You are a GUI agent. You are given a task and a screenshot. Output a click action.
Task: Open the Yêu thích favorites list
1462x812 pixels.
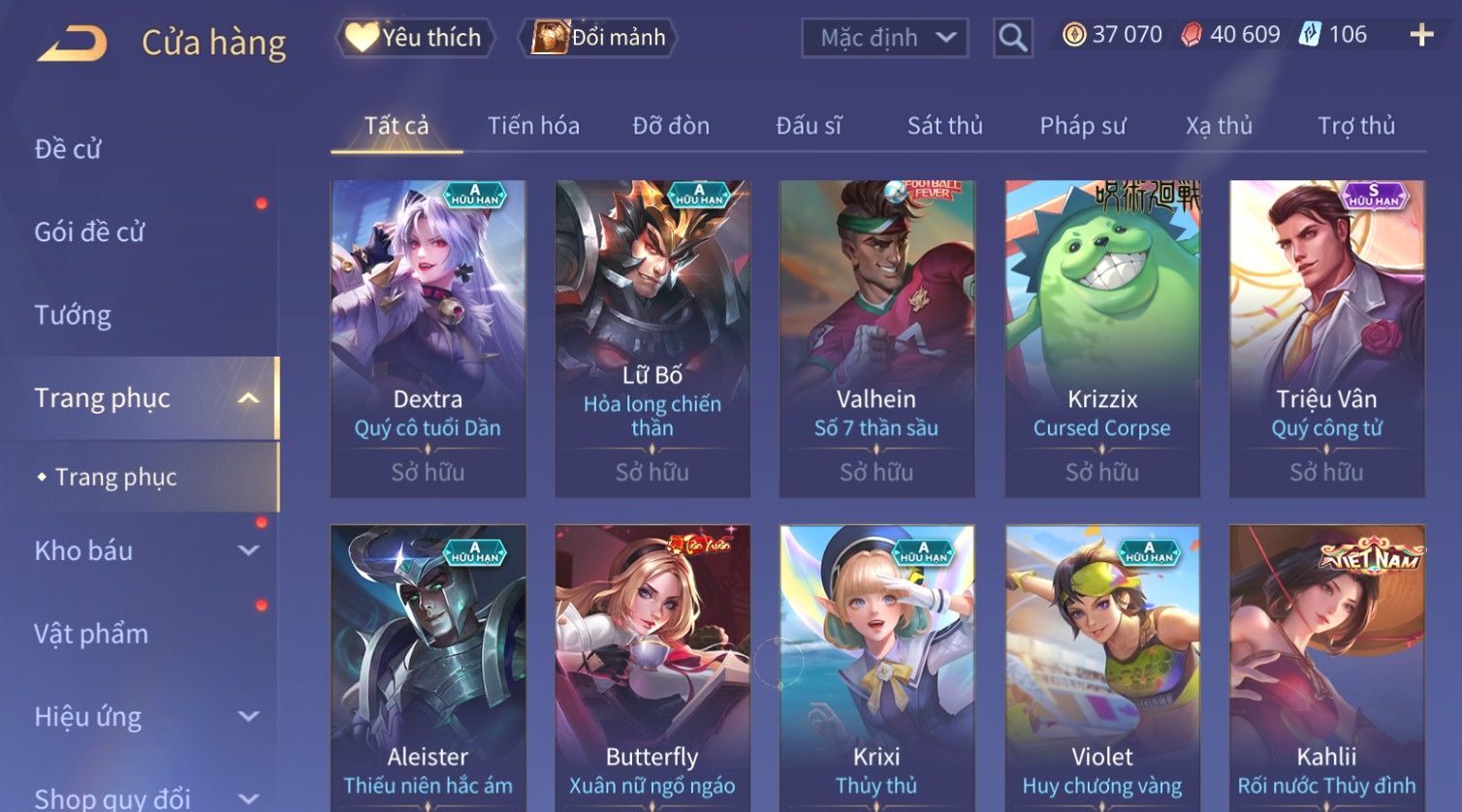(415, 38)
